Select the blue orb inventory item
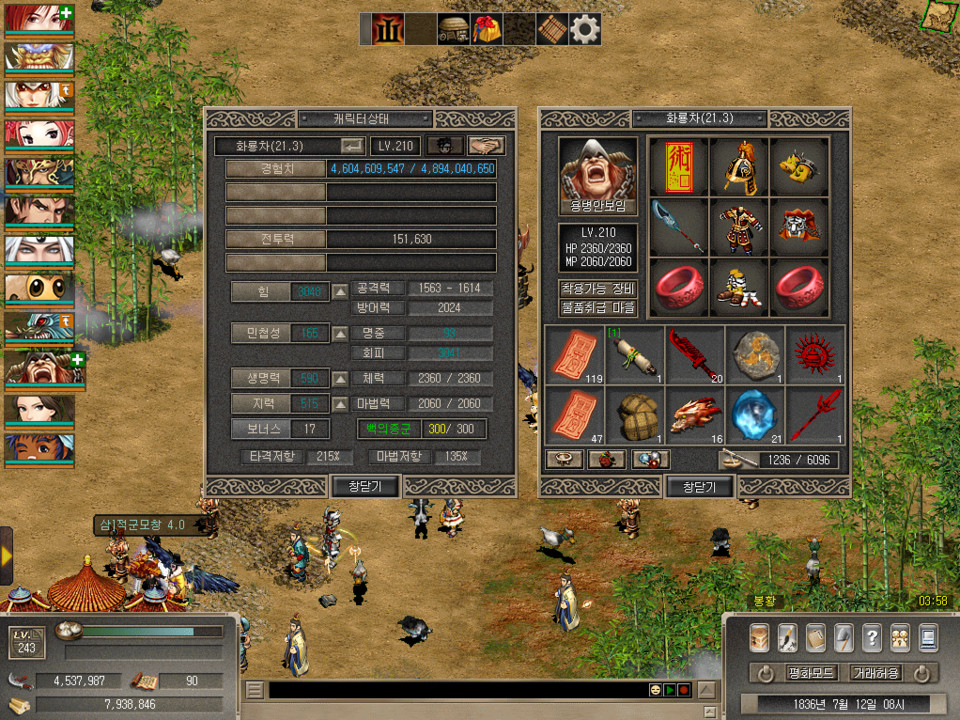This screenshot has height=720, width=960. [x=755, y=413]
